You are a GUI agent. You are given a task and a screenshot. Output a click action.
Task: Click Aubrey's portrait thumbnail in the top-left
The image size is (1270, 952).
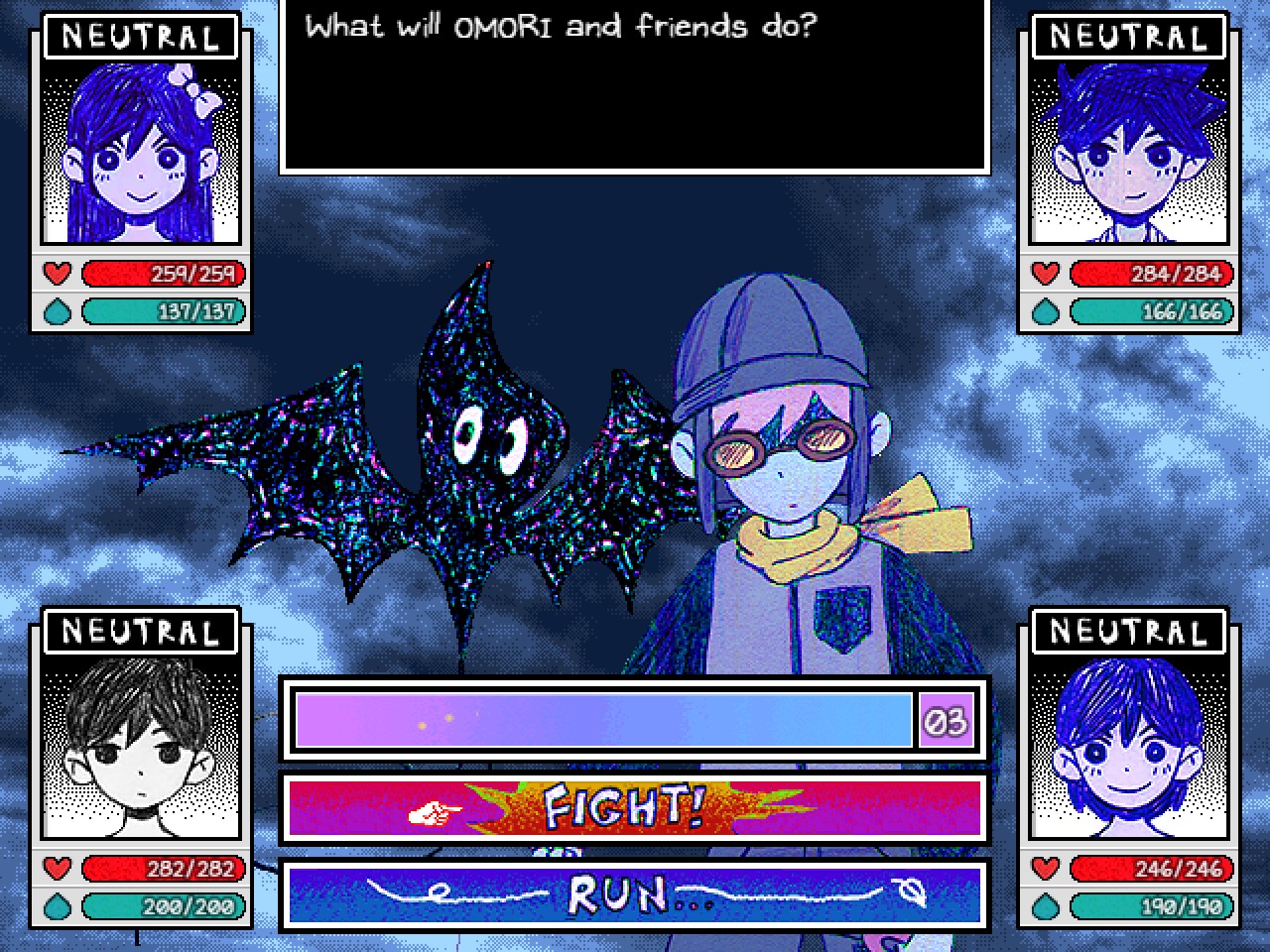point(141,154)
